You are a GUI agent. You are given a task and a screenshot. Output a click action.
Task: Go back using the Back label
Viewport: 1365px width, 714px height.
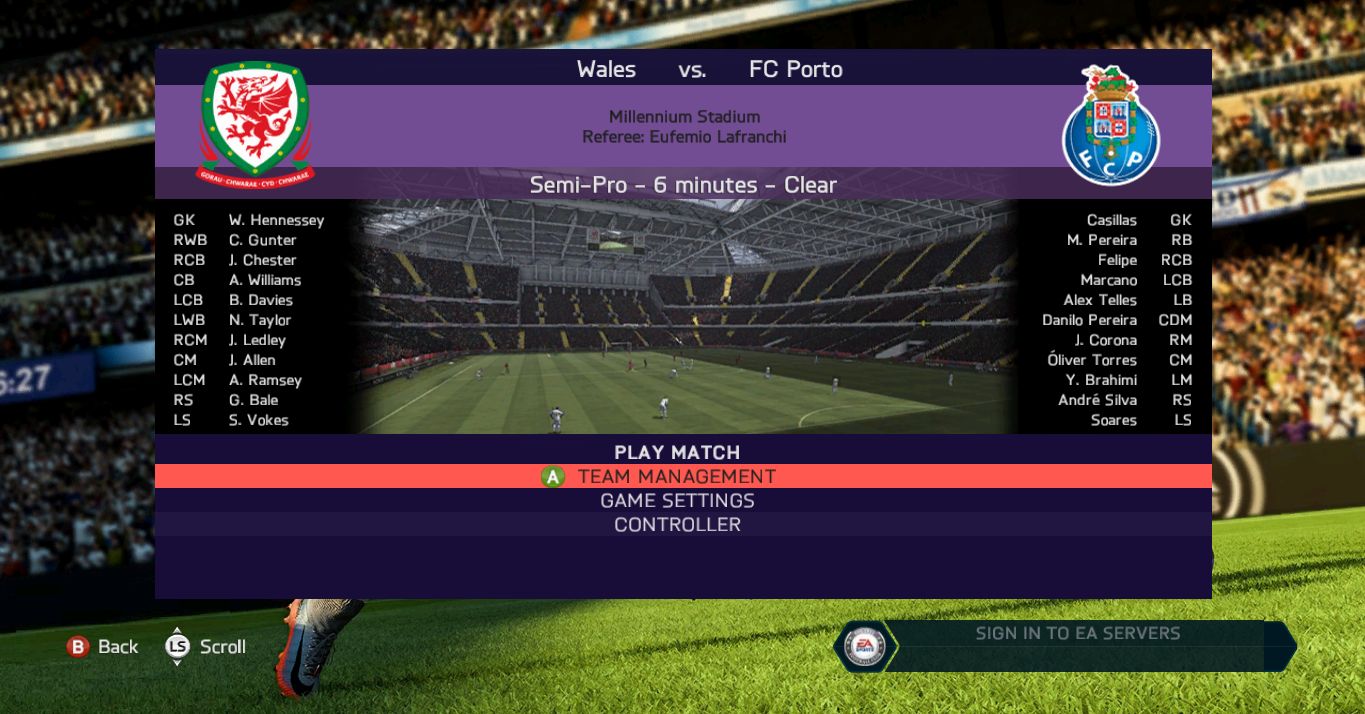tap(117, 647)
